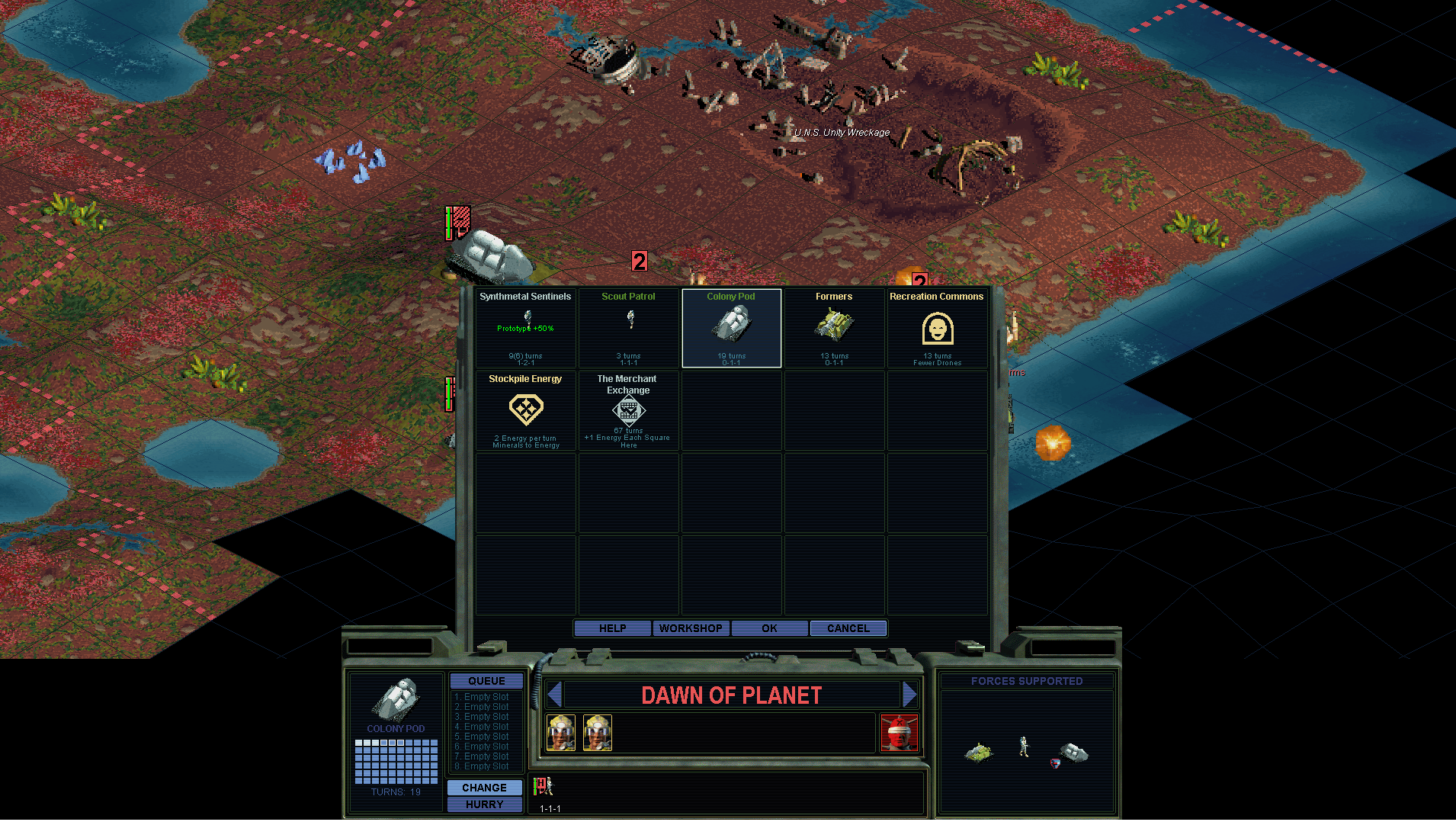Cancel the production selection

point(848,628)
